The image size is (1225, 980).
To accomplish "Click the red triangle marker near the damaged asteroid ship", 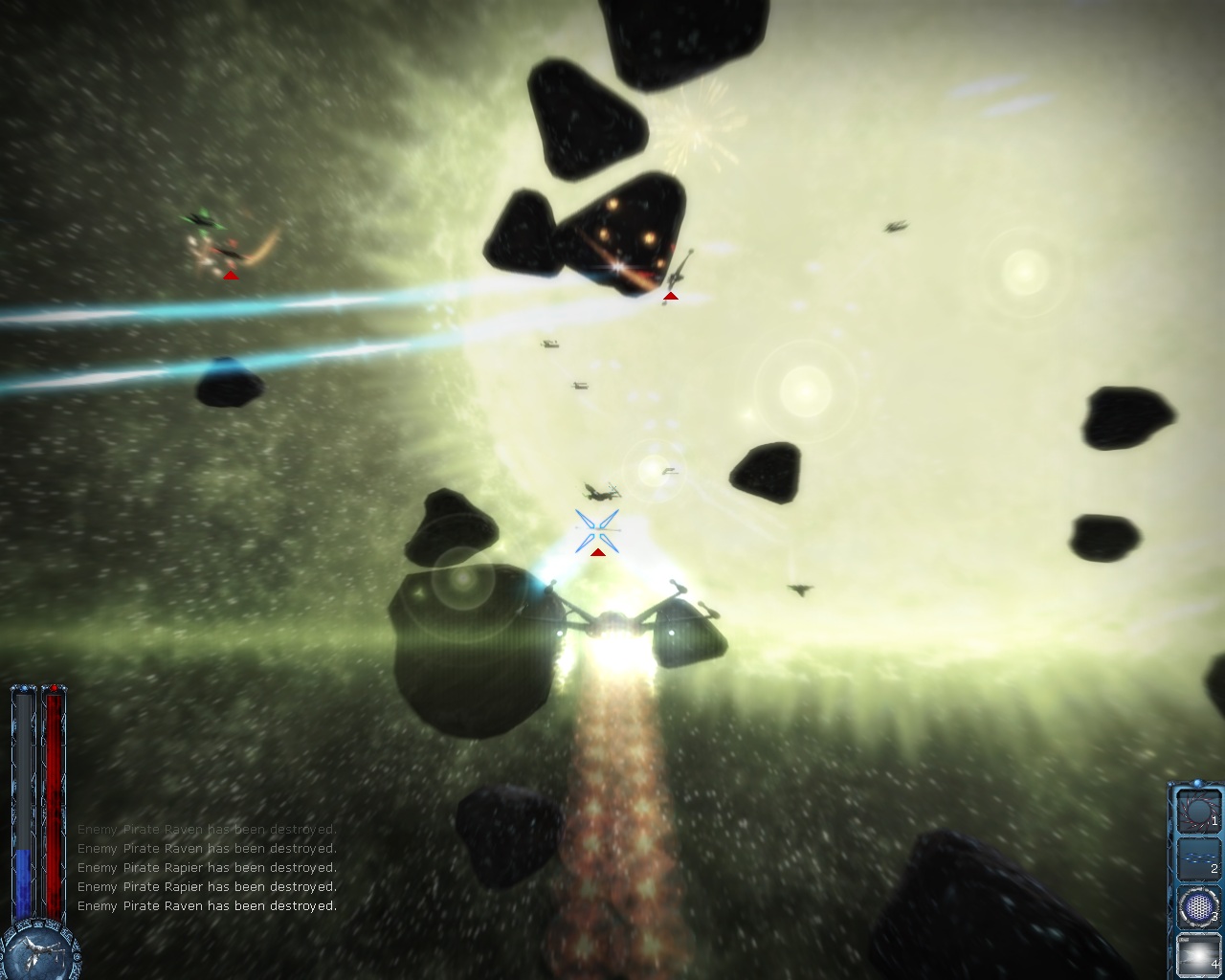I will tap(671, 296).
